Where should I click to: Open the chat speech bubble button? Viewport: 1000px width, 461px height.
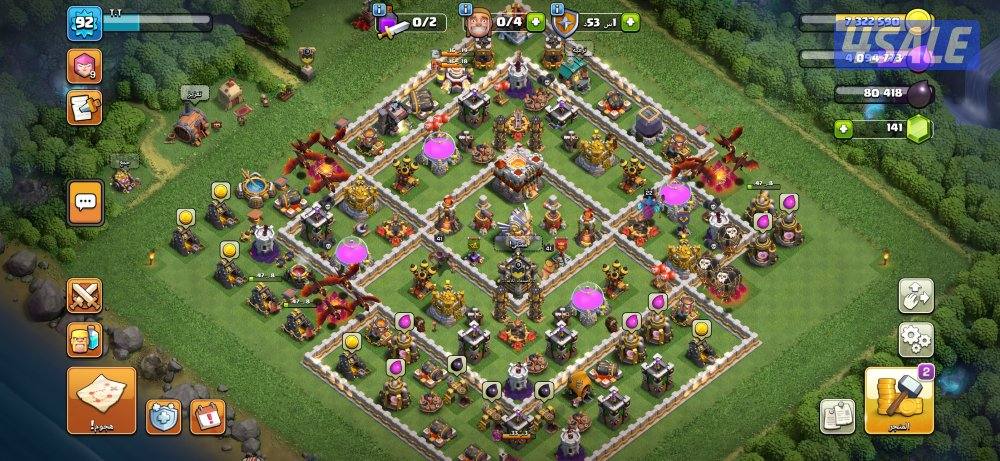(x=84, y=202)
